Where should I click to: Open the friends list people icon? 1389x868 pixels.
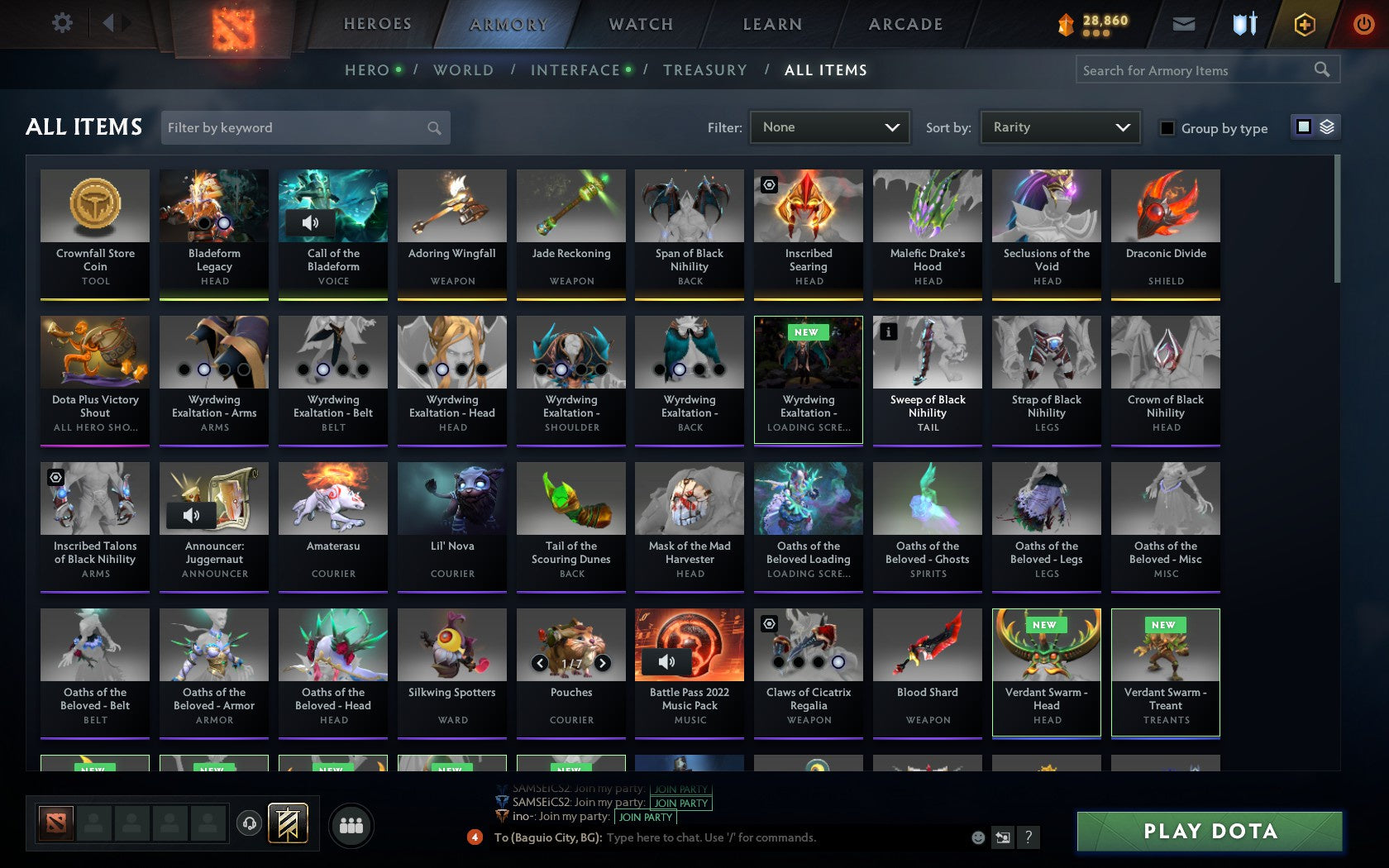click(x=351, y=825)
